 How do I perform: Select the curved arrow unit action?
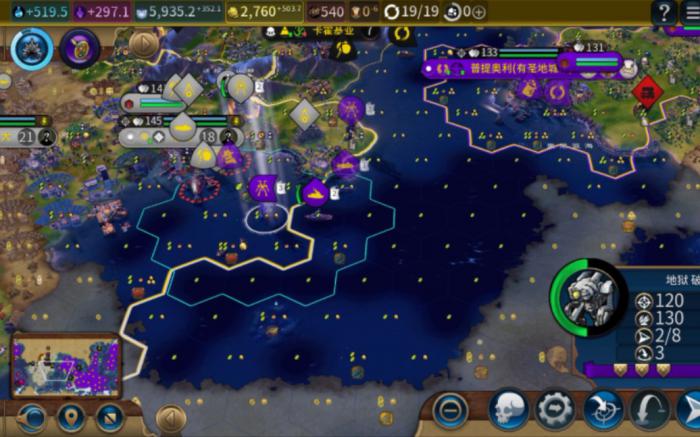pyautogui.click(x=649, y=409)
